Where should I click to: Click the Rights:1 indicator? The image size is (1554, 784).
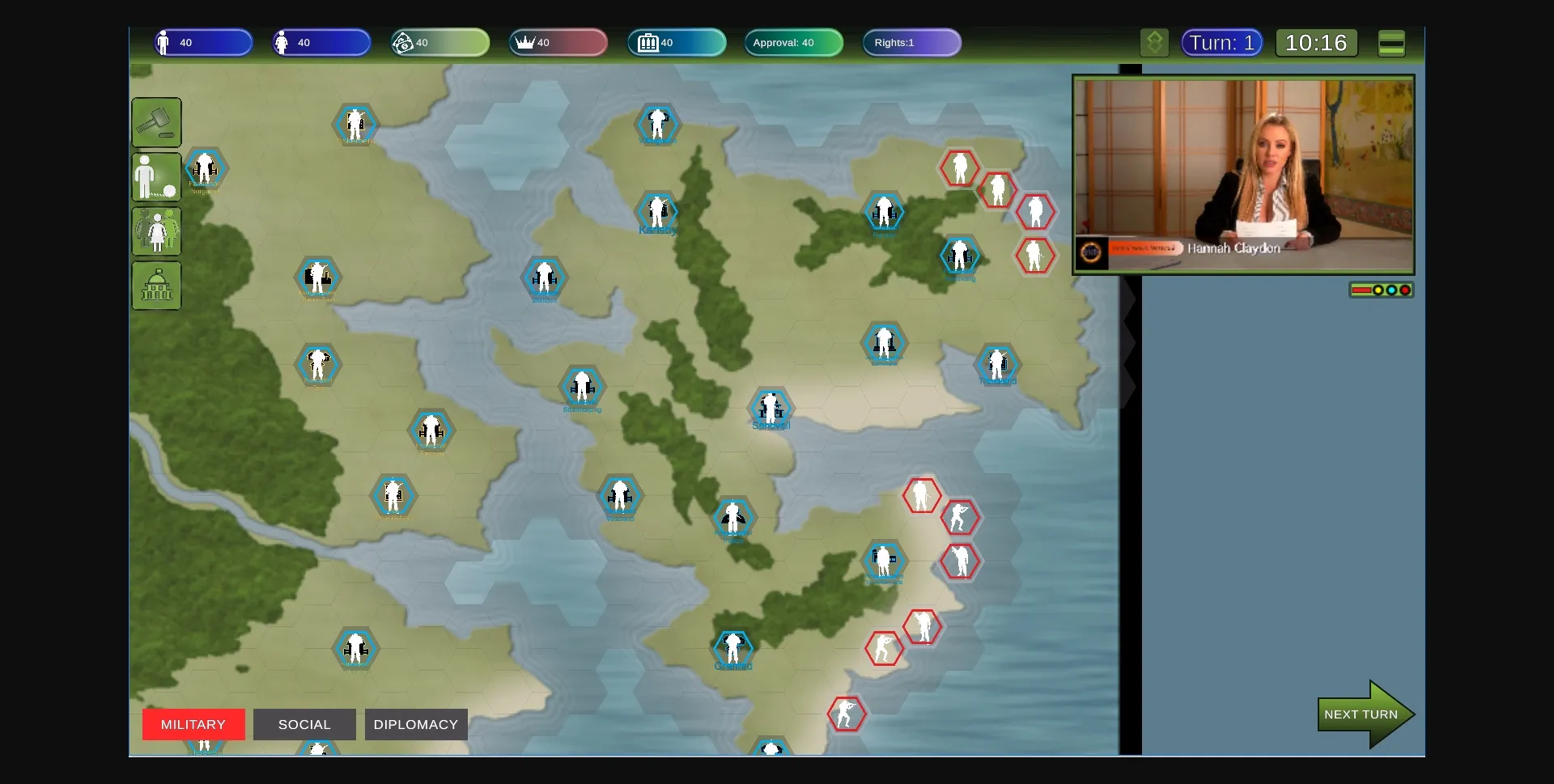point(911,42)
